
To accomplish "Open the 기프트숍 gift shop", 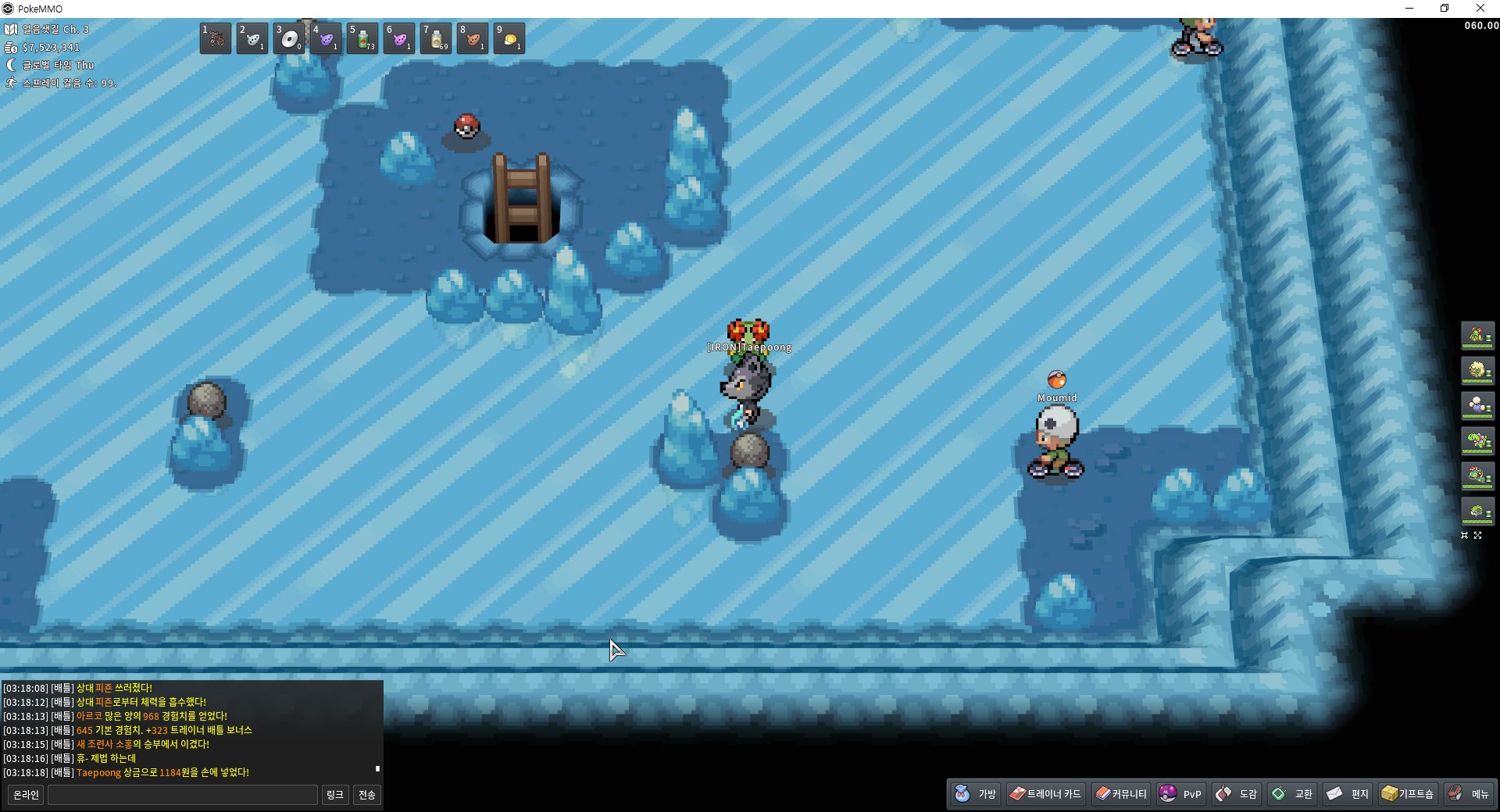I will (1408, 794).
